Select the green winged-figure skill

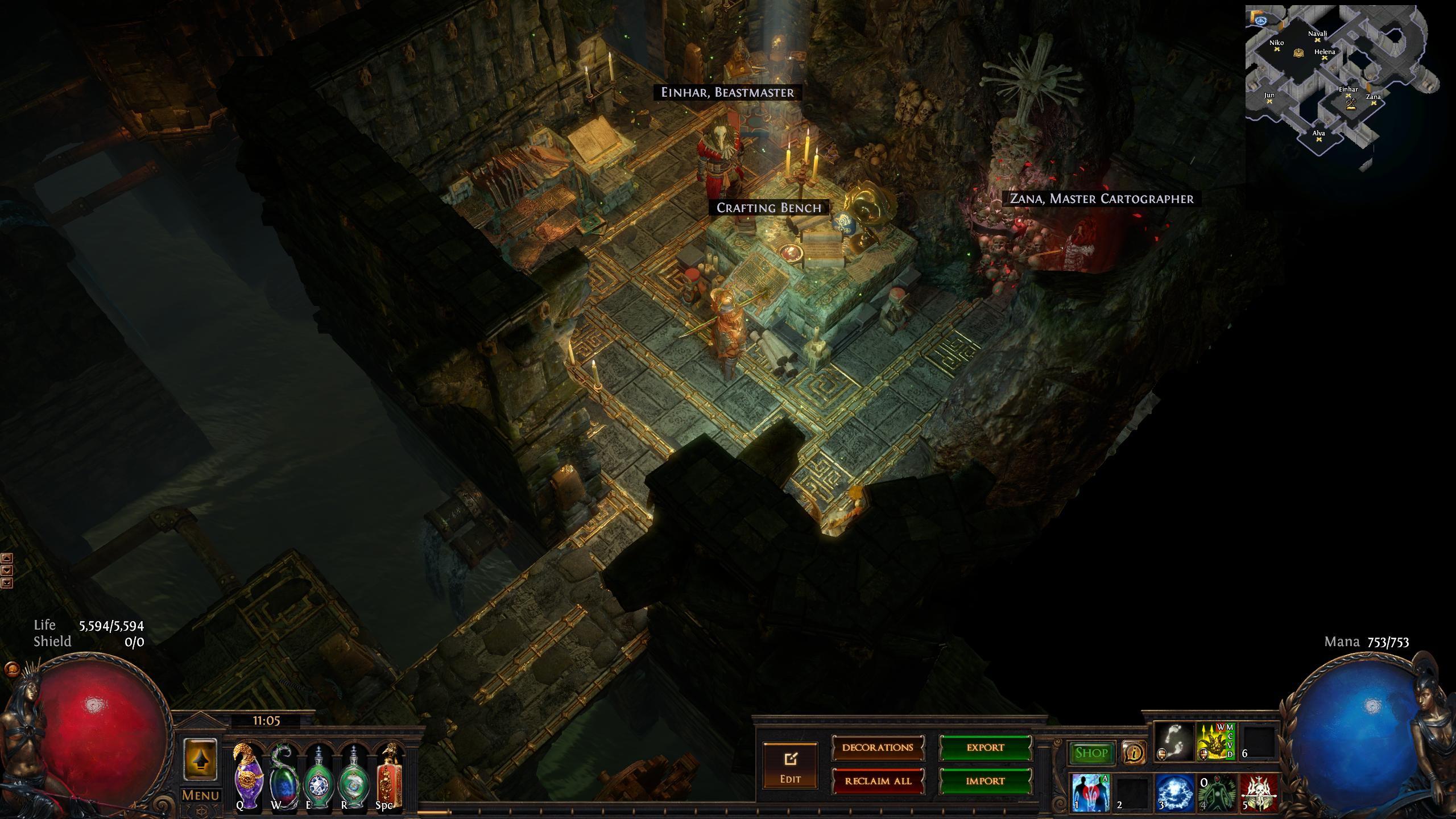[1217, 792]
